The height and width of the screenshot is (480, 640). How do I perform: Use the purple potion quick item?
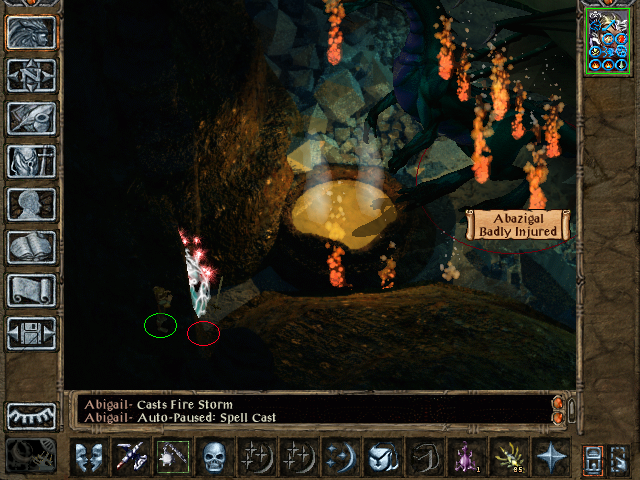click(x=466, y=456)
